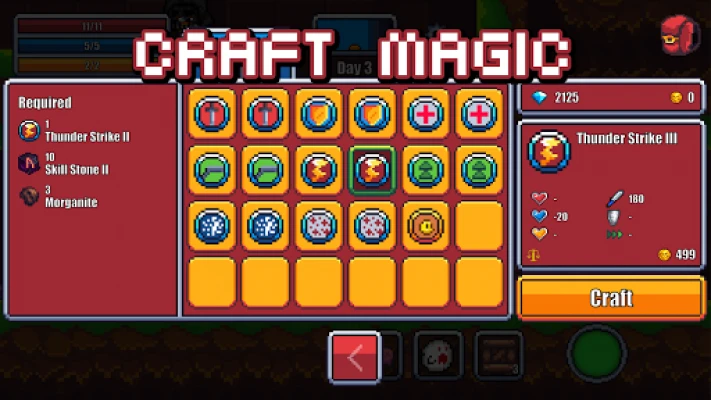Choose the gold coin spell orb slot
This screenshot has width=711, height=400.
[x=426, y=225]
